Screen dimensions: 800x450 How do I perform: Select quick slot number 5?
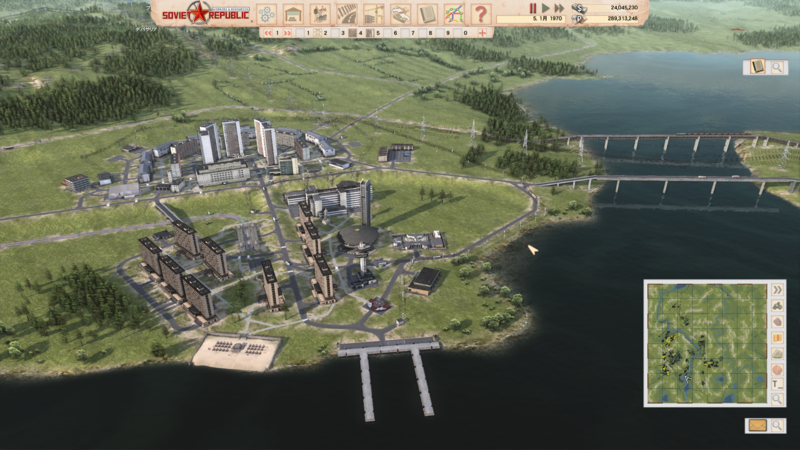[x=379, y=33]
